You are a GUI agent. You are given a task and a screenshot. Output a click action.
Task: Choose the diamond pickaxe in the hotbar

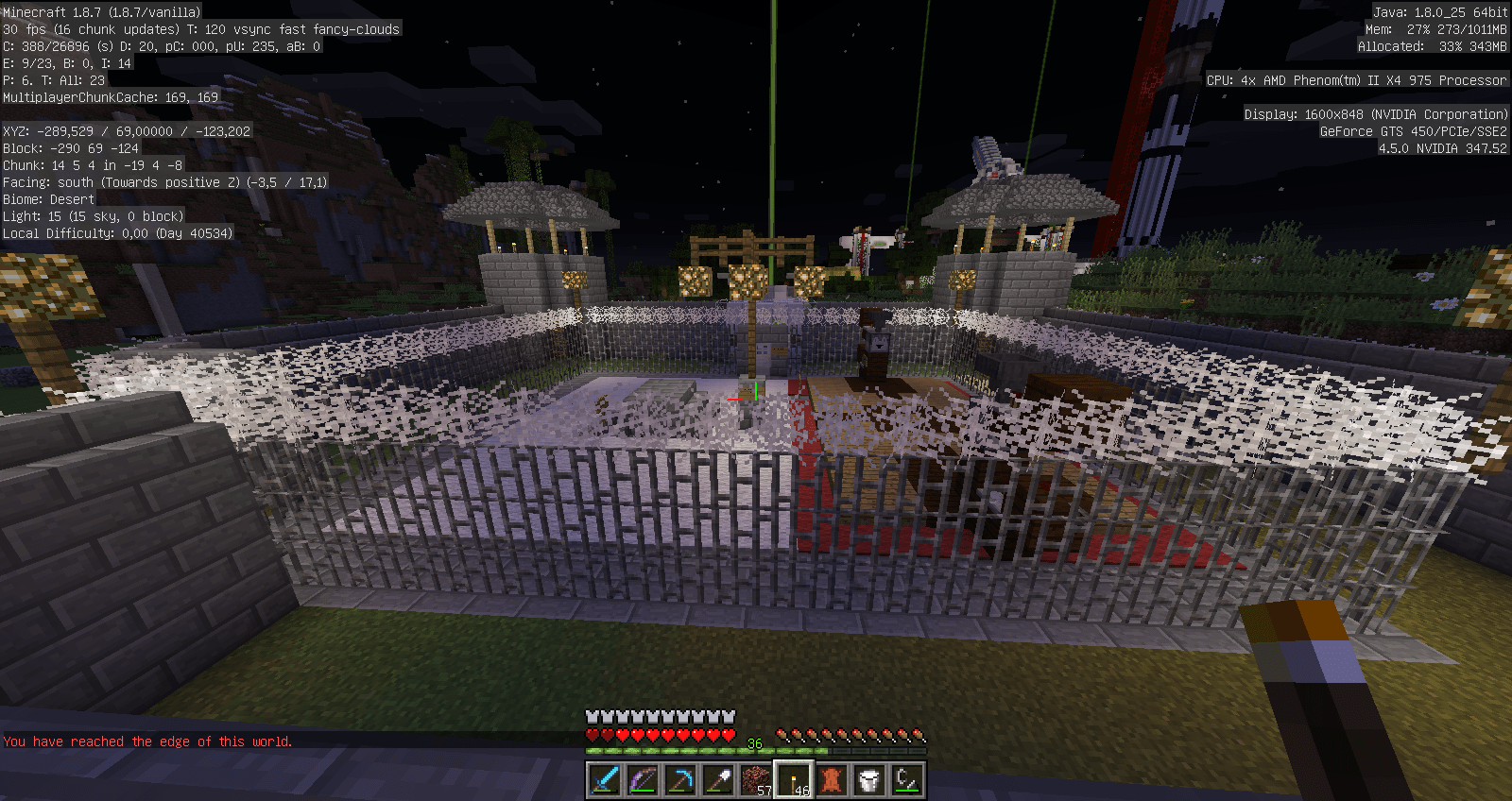pos(680,780)
